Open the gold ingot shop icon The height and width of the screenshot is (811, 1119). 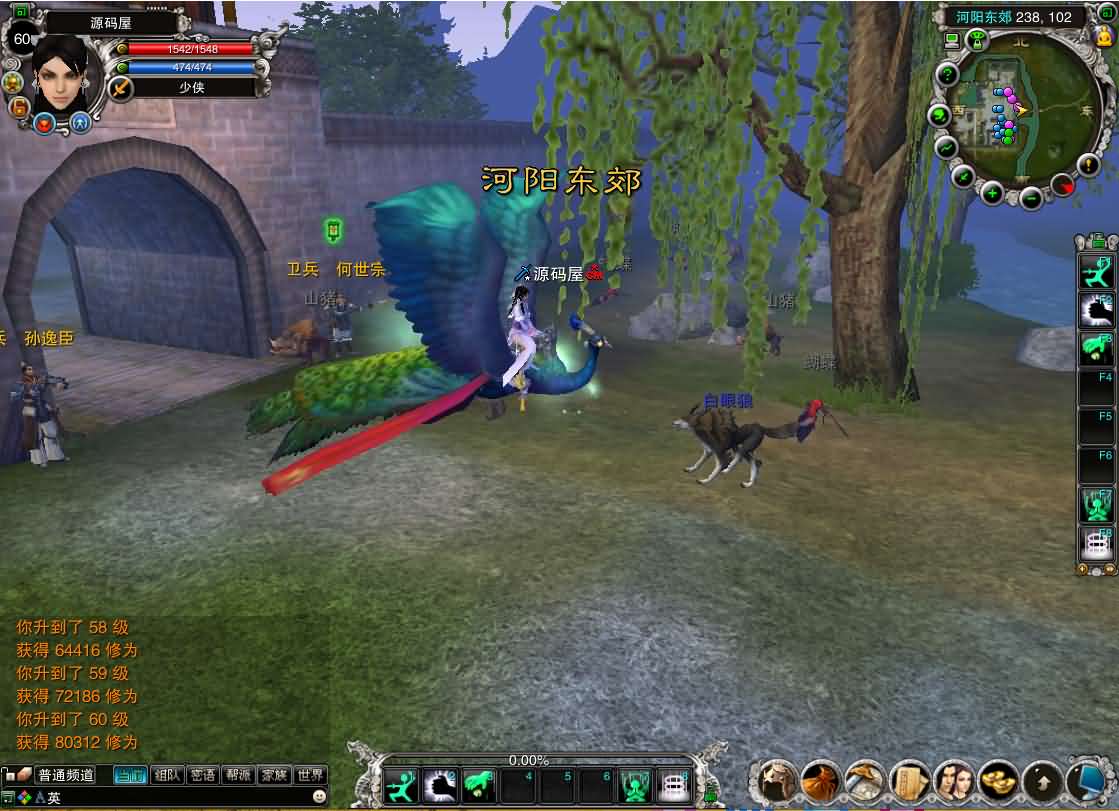(997, 780)
